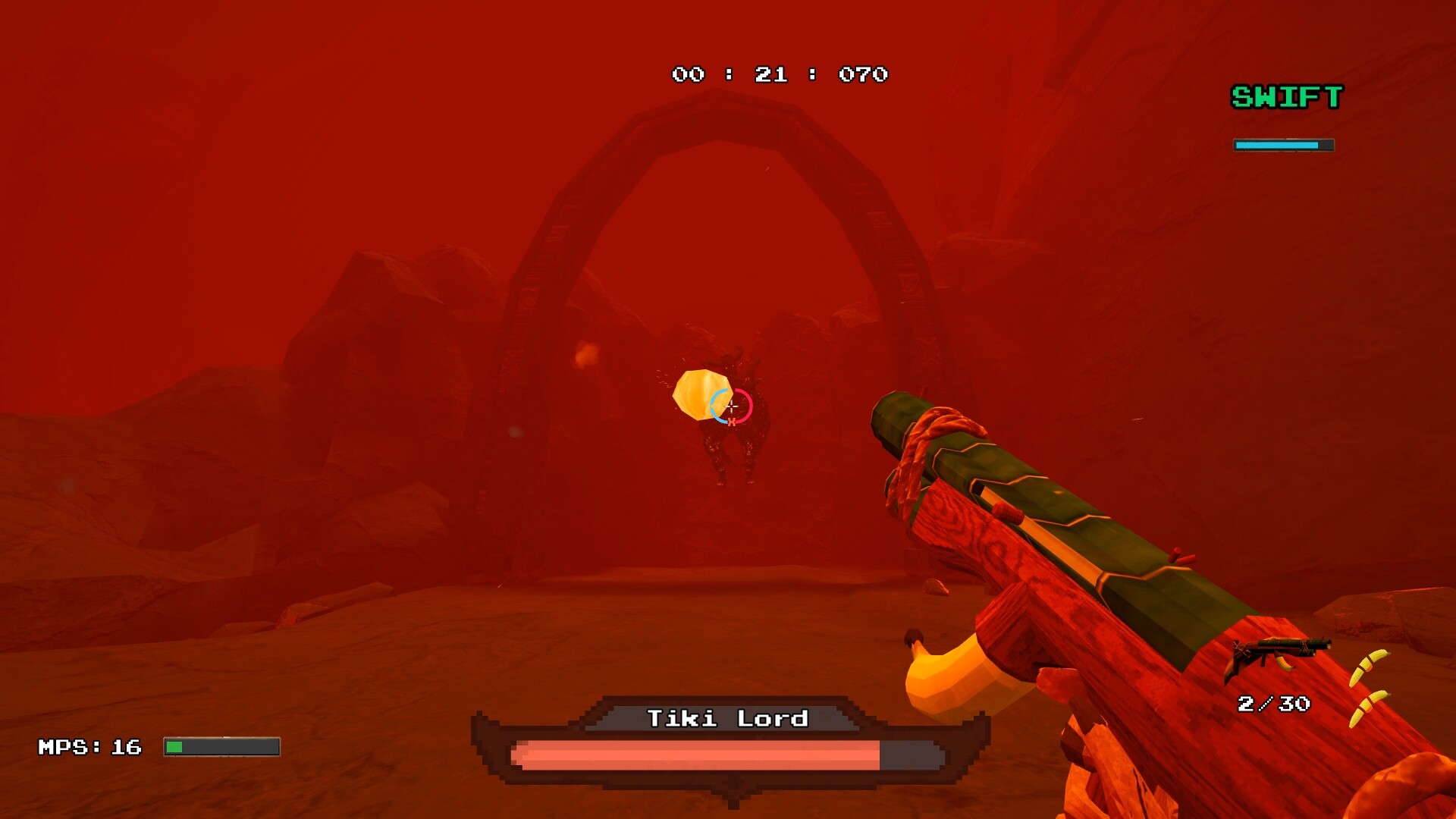Screen dimensions: 1456x819
Task: Click the cyan SWIFT duration bar
Action: [1278, 143]
